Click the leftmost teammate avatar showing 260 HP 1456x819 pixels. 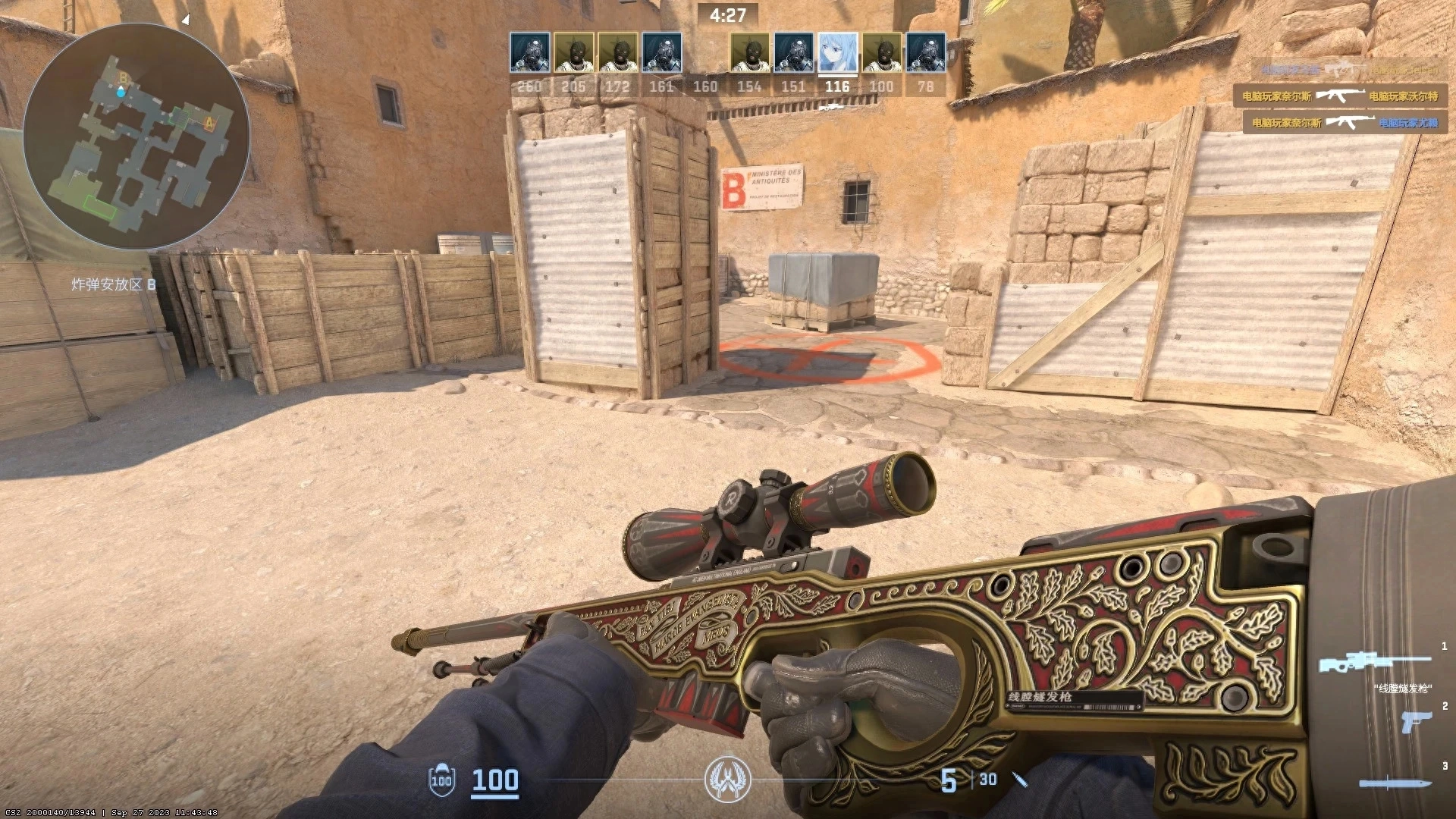530,52
